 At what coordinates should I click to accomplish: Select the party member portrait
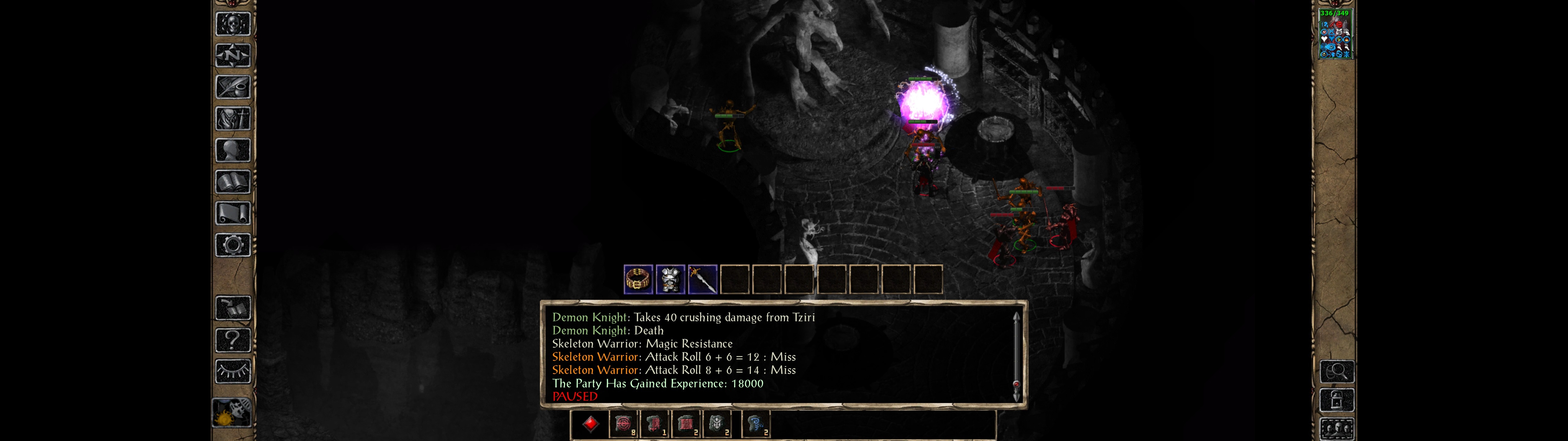pyautogui.click(x=1334, y=34)
